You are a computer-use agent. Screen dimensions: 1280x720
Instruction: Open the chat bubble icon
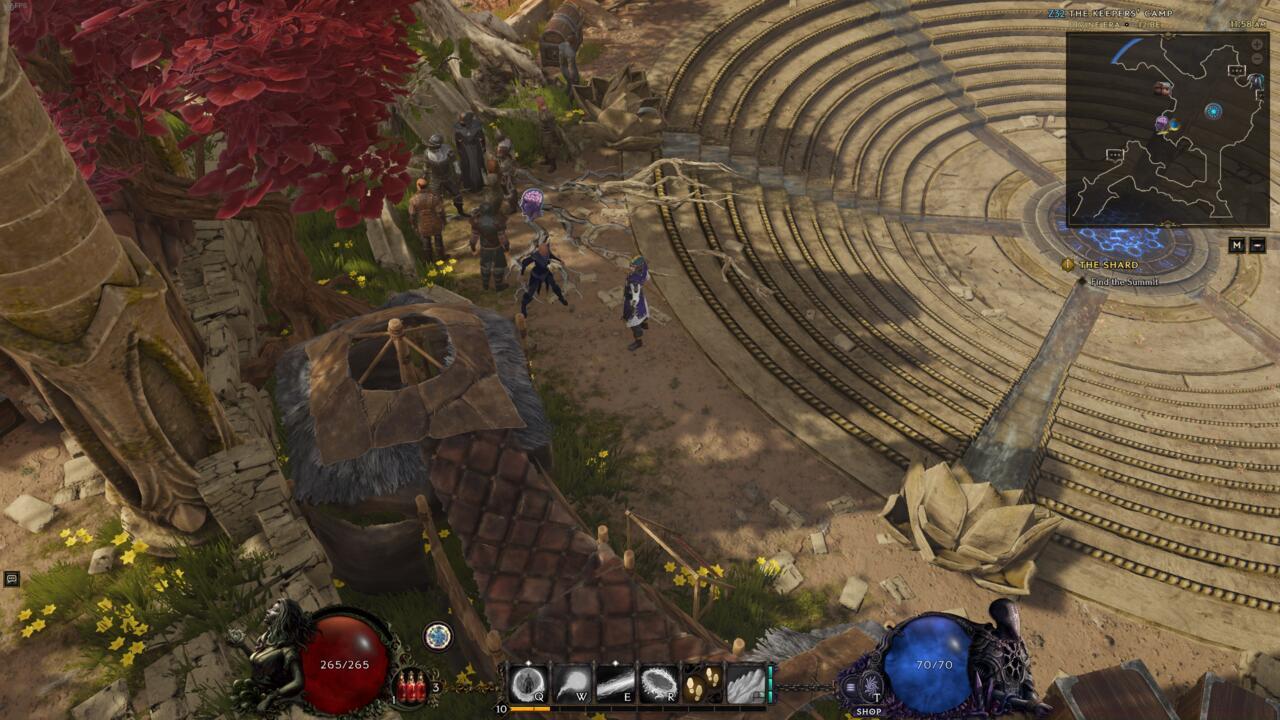click(x=12, y=578)
